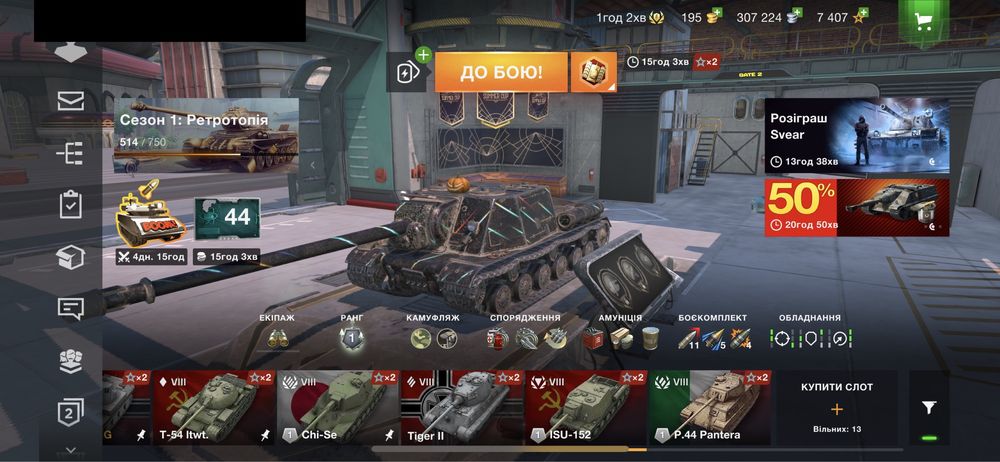This screenshot has width=1000, height=462.
Task: Open the tank filter funnel button
Action: [x=929, y=407]
